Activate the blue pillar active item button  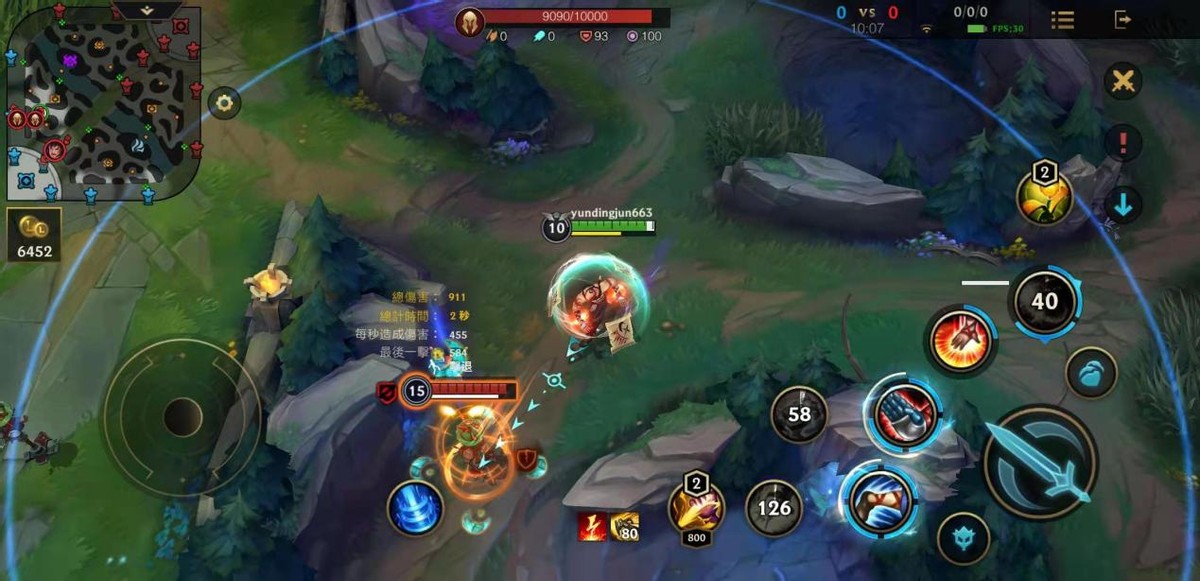[416, 508]
